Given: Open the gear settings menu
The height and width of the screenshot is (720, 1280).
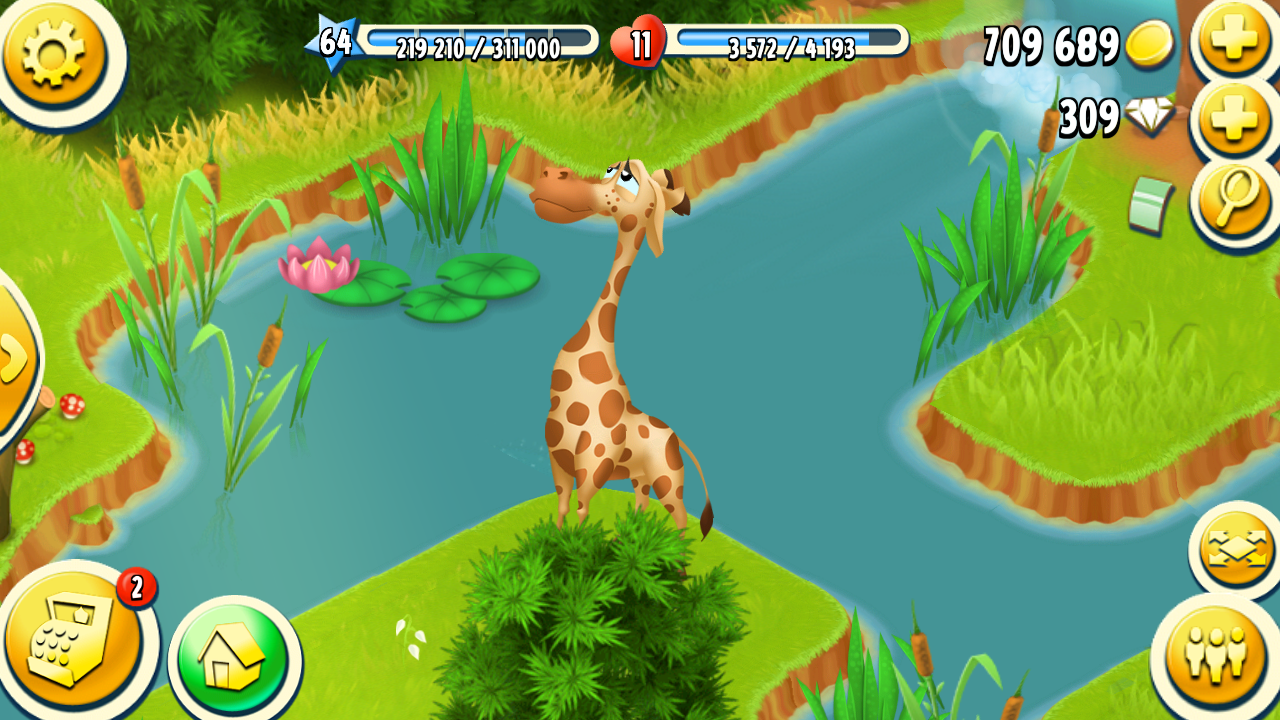Looking at the screenshot, I should [54, 52].
